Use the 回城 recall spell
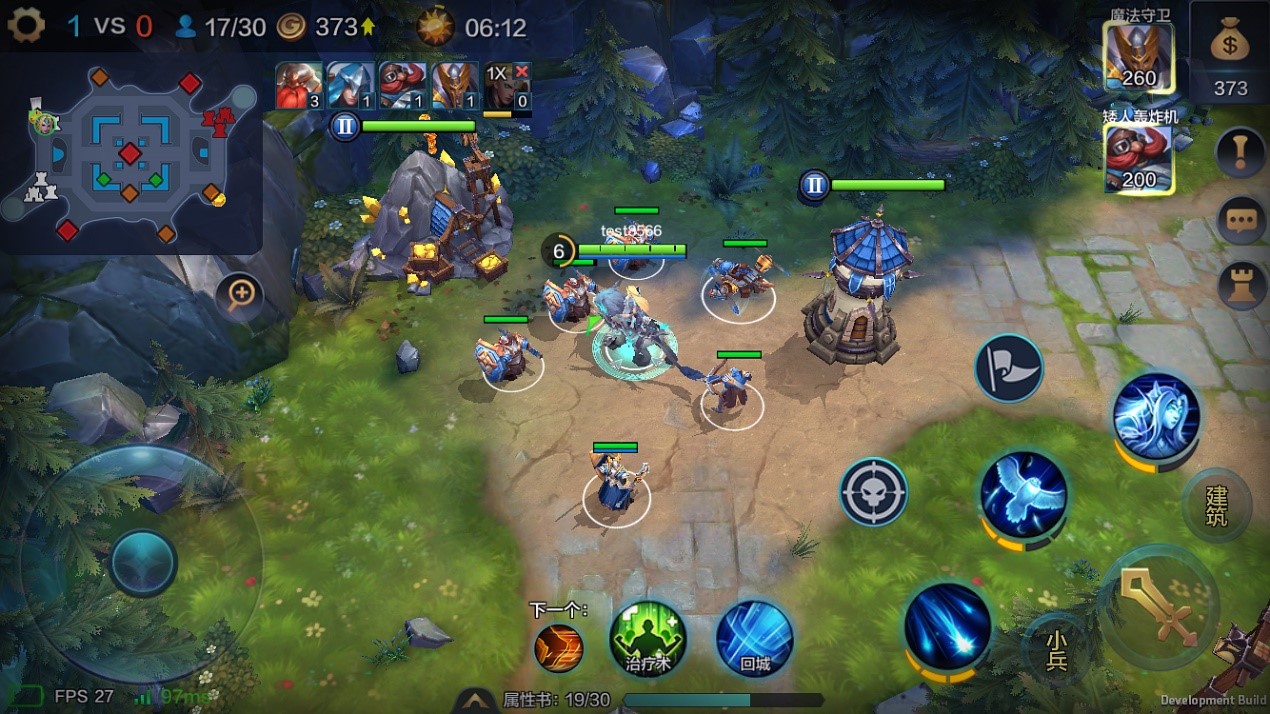This screenshot has height=714, width=1270. pyautogui.click(x=755, y=639)
